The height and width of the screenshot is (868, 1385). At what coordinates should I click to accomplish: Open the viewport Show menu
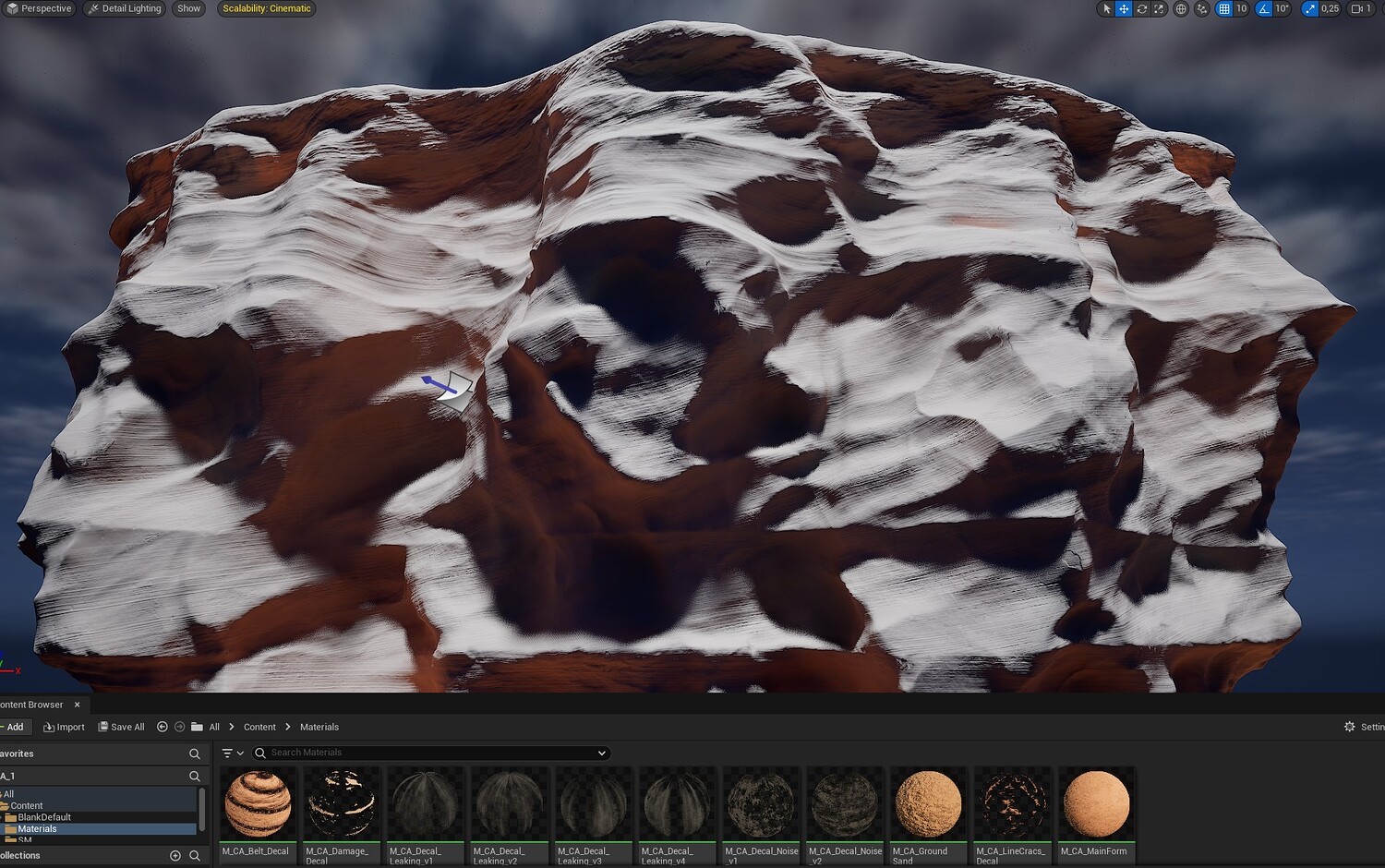pyautogui.click(x=188, y=8)
